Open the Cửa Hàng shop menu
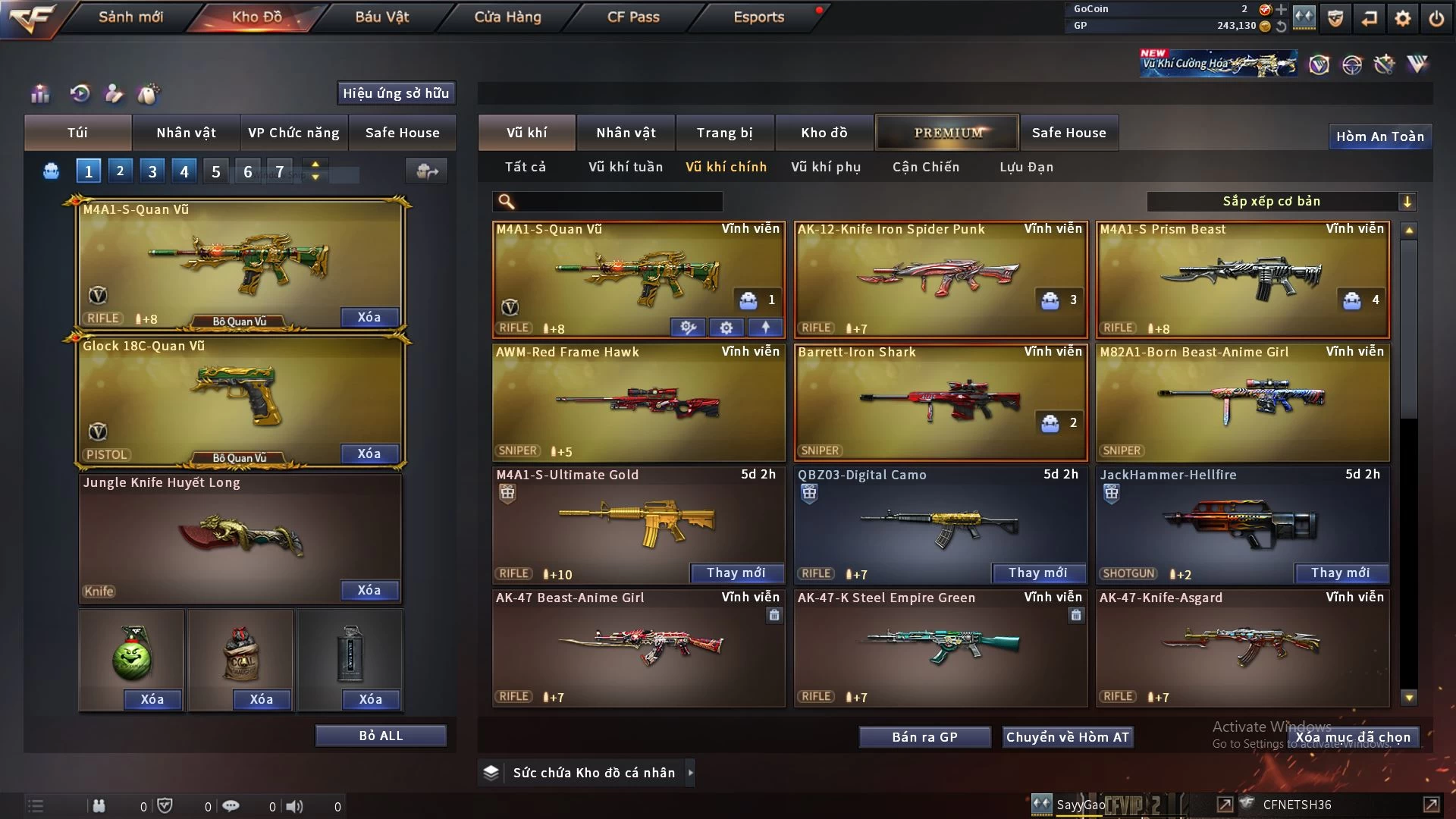 [507, 17]
